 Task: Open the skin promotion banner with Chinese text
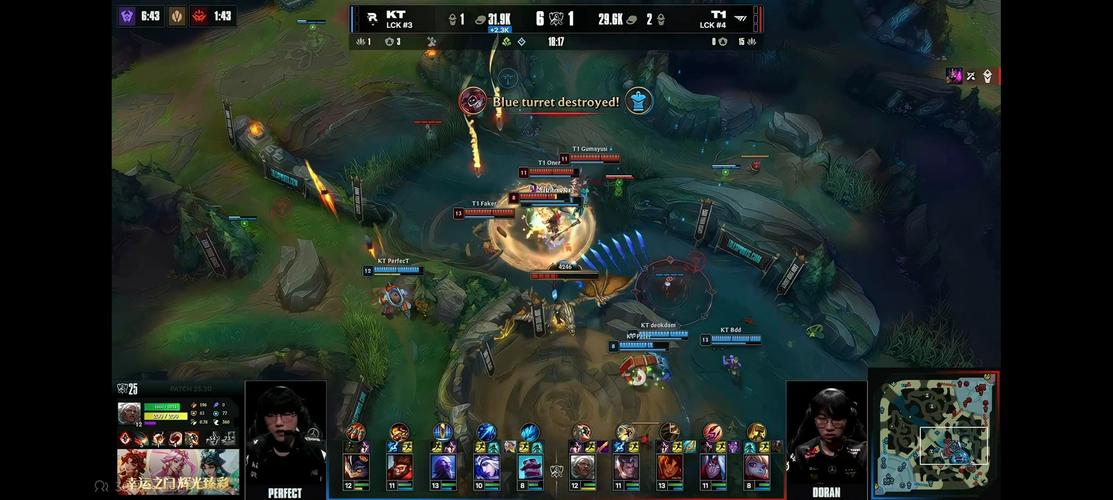178,472
